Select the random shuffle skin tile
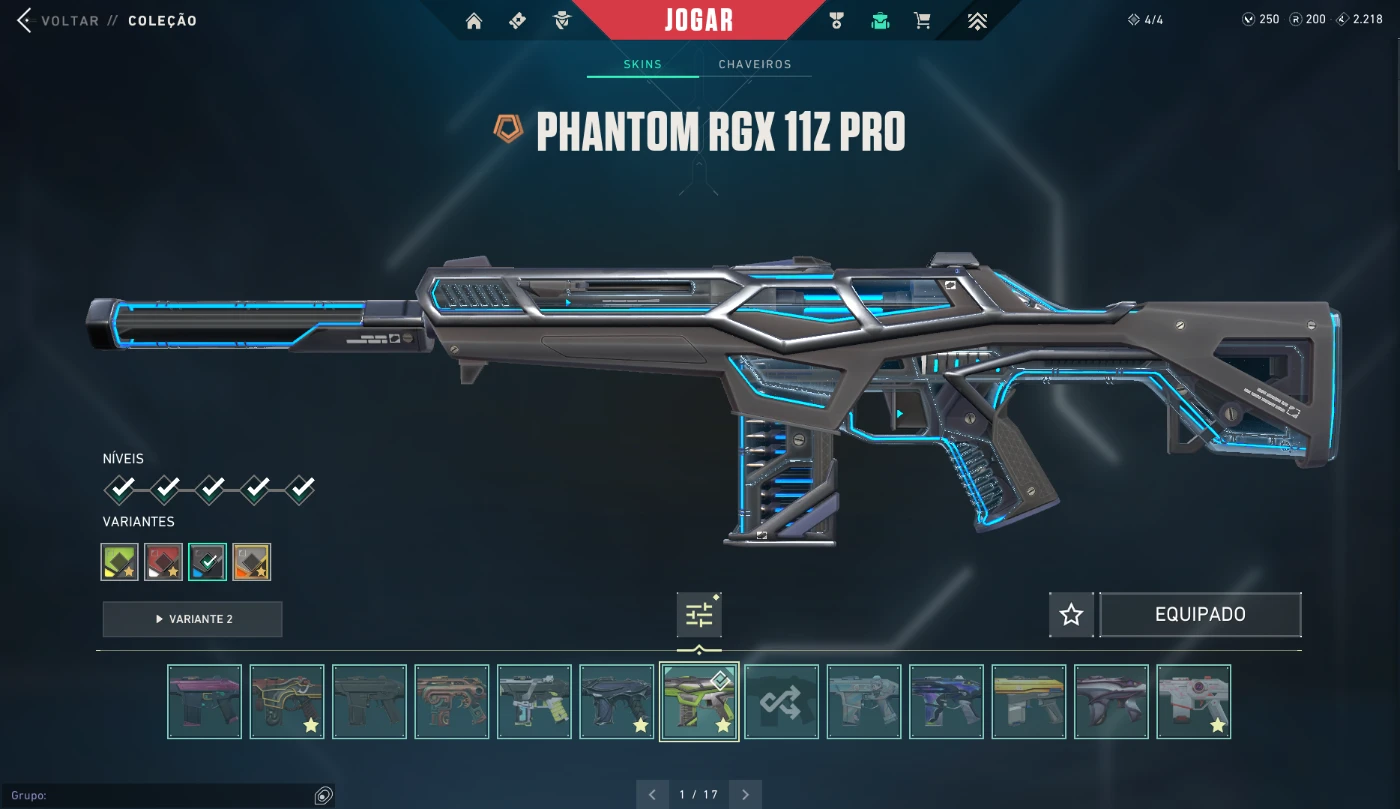Image resolution: width=1400 pixels, height=809 pixels. click(781, 702)
